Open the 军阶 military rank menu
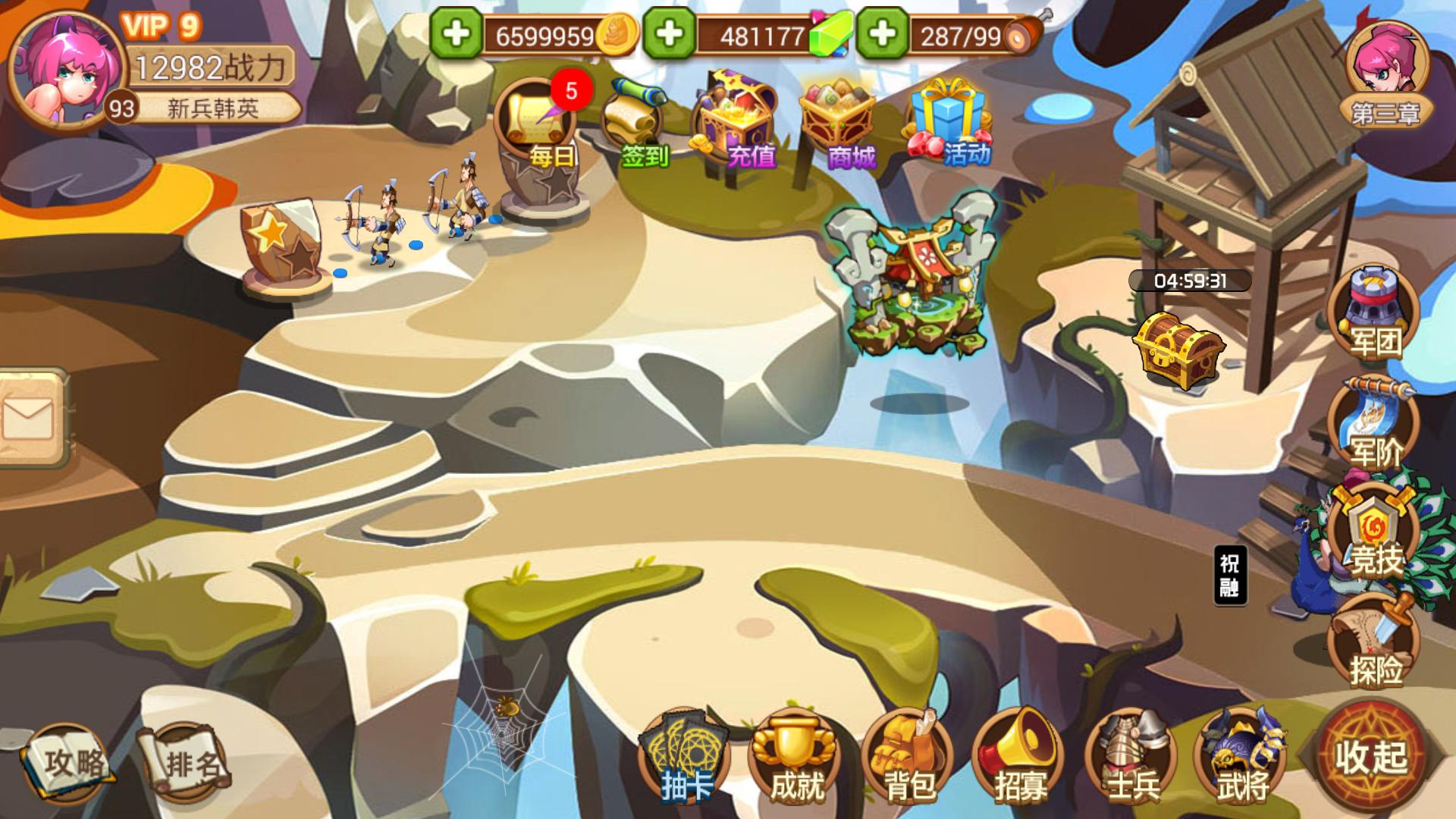Viewport: 1456px width, 819px height. click(1374, 425)
